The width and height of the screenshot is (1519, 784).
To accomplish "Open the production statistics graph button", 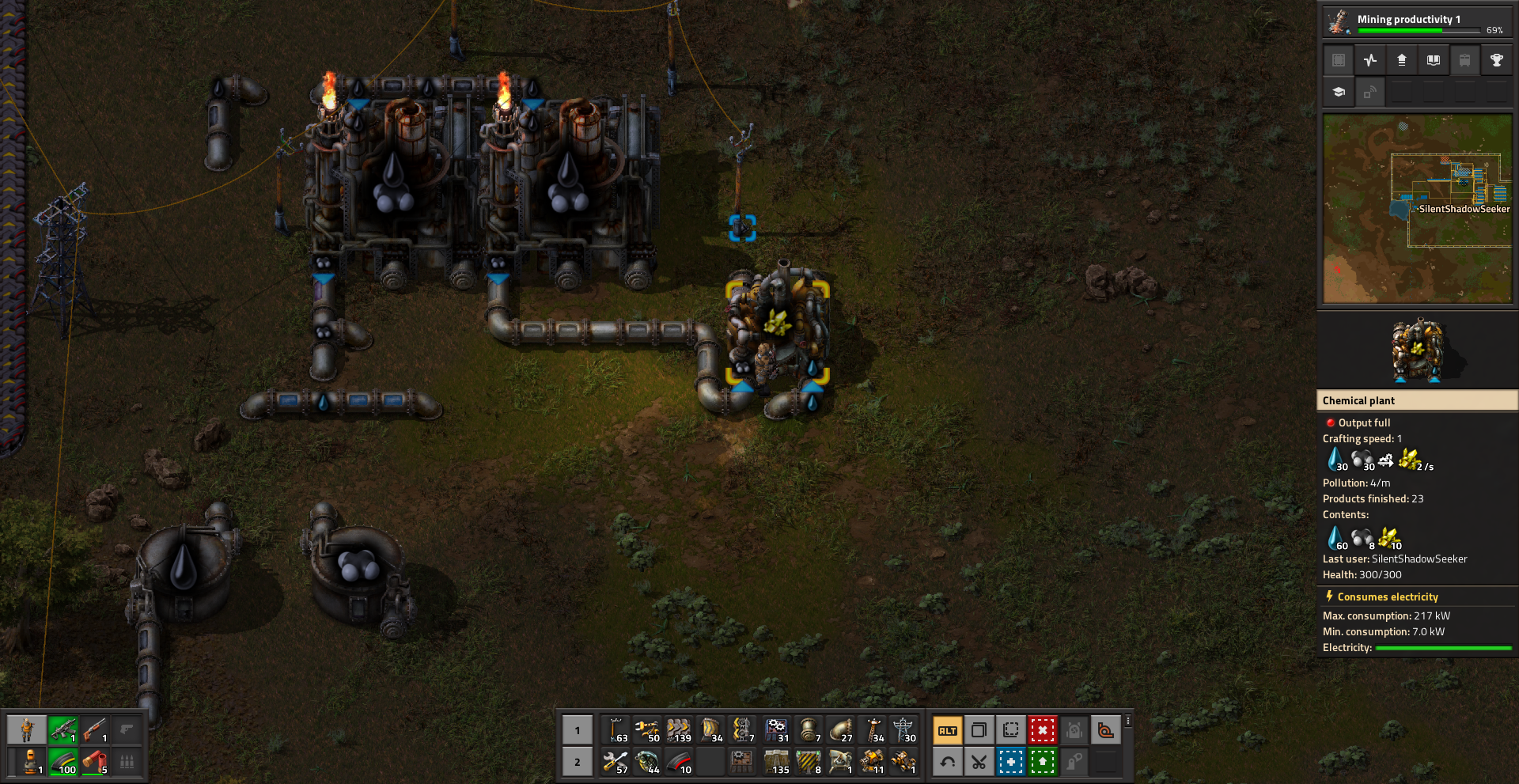I will 1370,60.
